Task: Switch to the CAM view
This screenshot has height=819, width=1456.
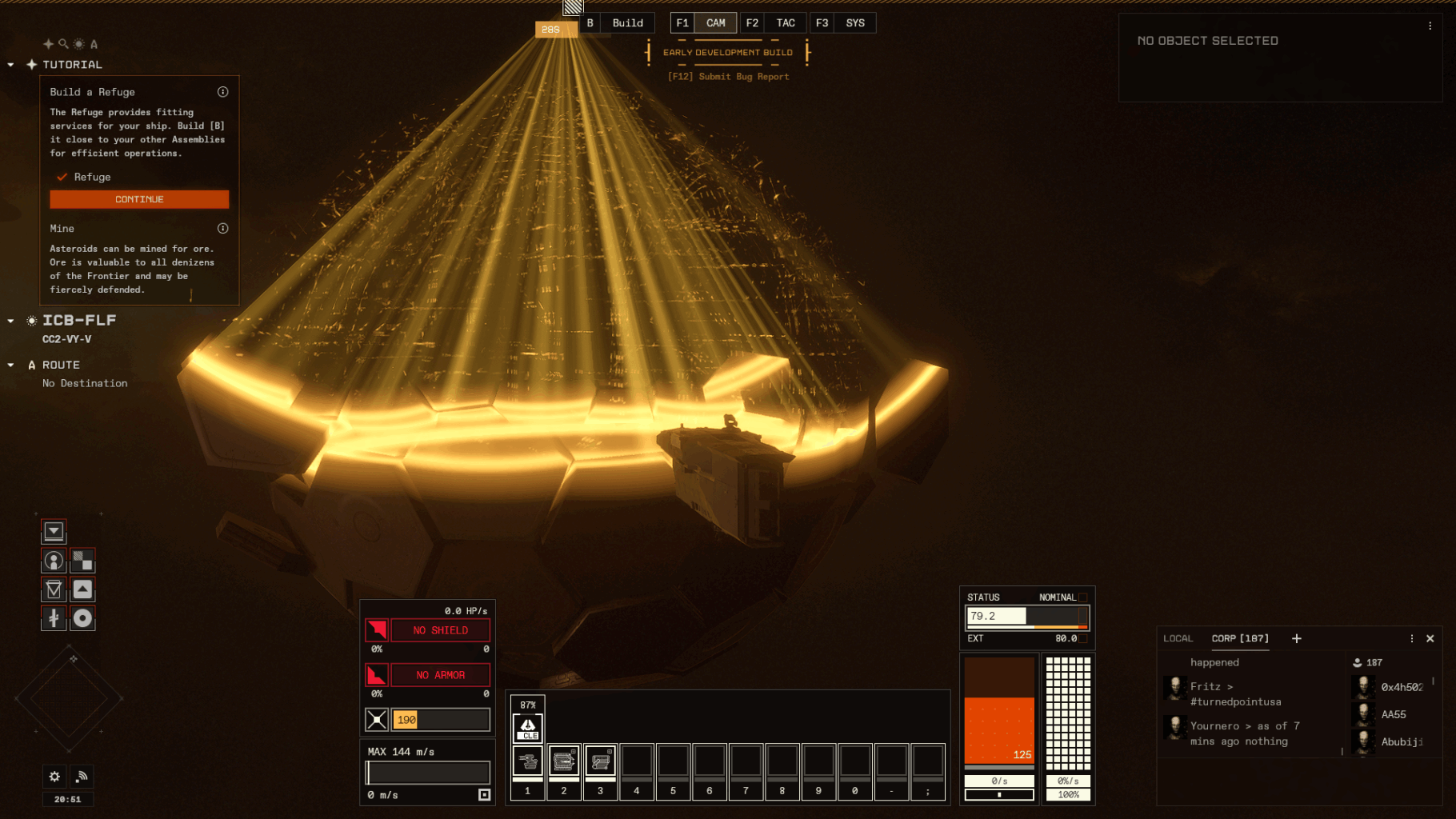Action: (715, 23)
